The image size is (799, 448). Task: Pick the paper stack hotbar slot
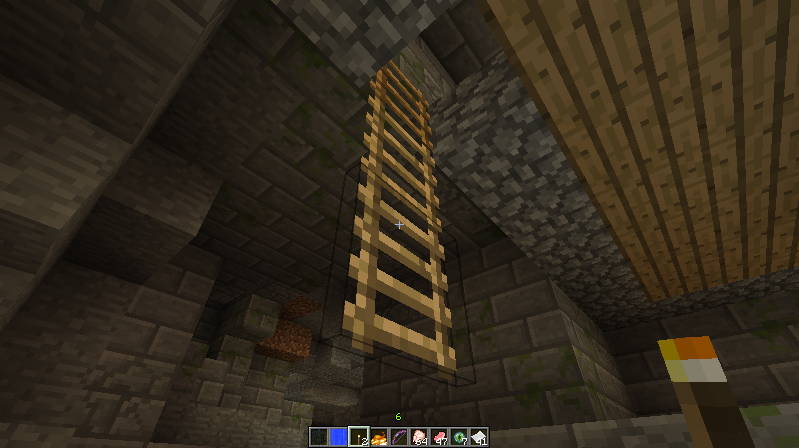click(479, 437)
